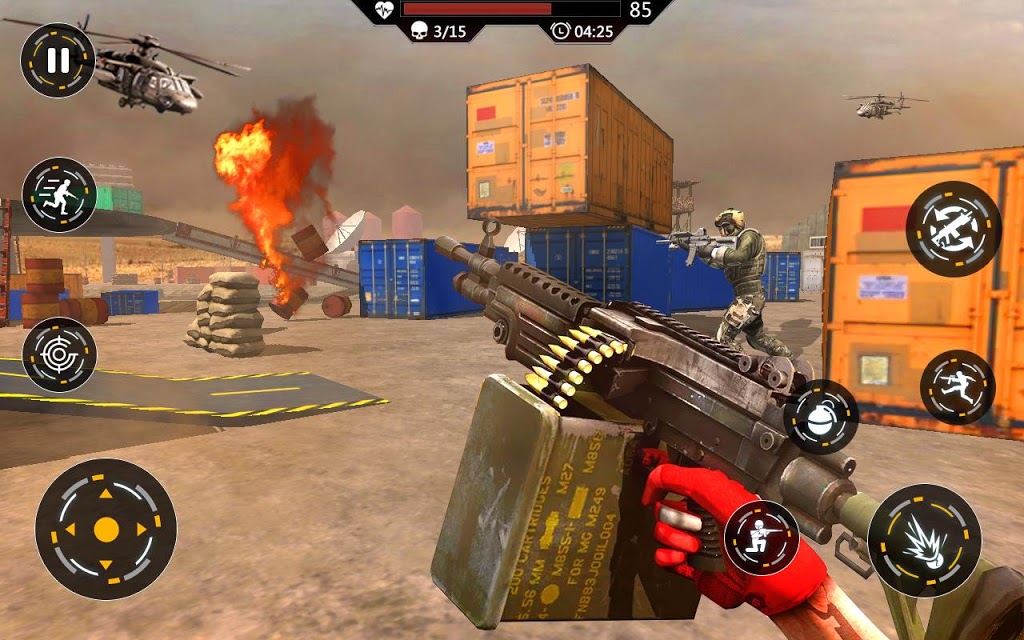
Task: Switch weapon with the gun swap button
Action: (953, 229)
